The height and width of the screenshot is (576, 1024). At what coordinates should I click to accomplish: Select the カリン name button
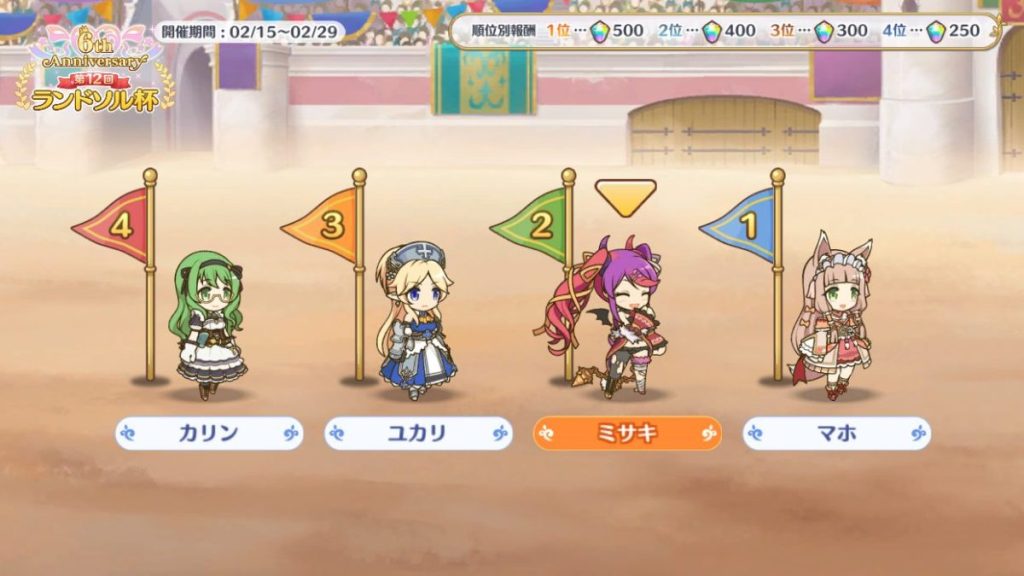tap(208, 433)
